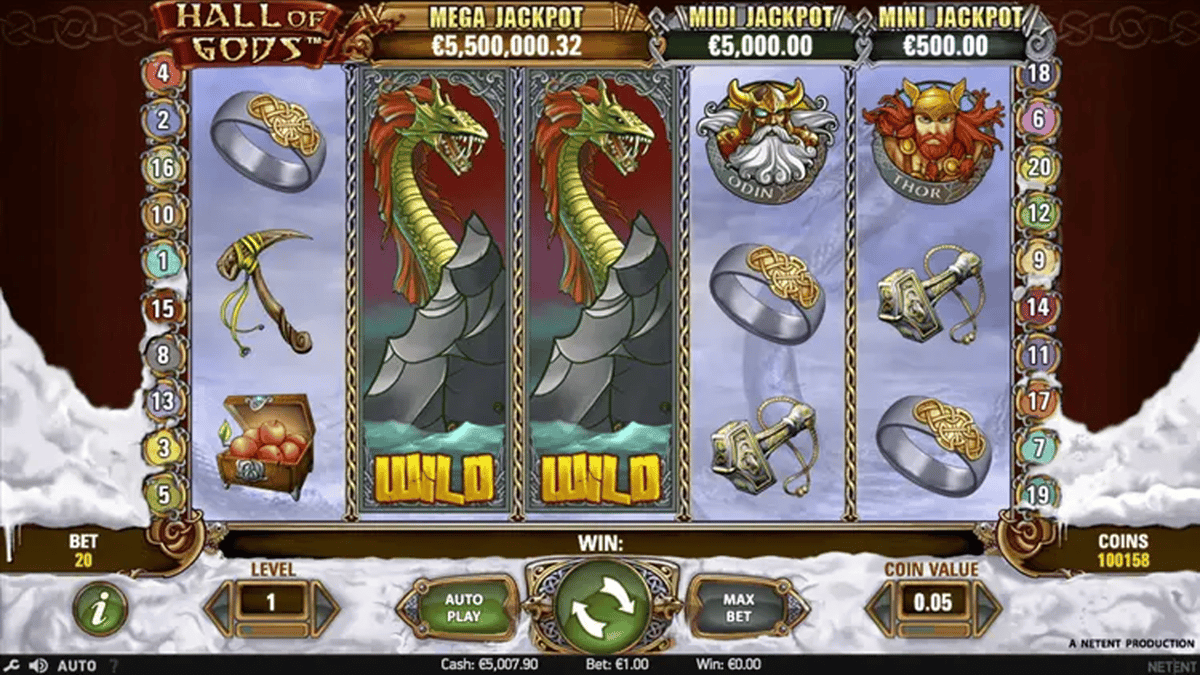Open game settings via the wrench icon
Viewport: 1200px width, 675px height.
12,665
